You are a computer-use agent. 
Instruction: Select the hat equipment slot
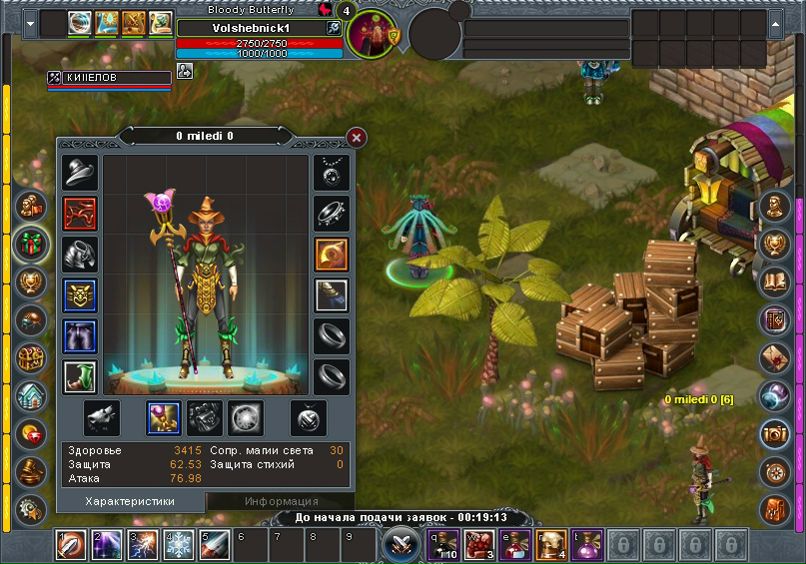[x=80, y=172]
